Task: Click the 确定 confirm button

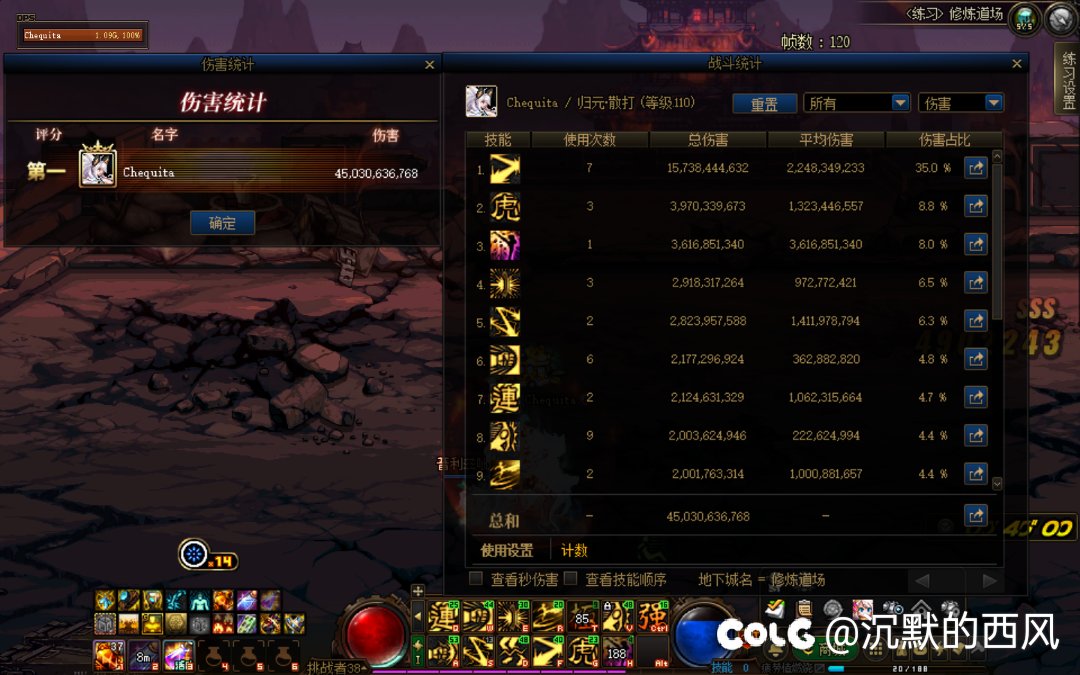Action: pyautogui.click(x=222, y=223)
